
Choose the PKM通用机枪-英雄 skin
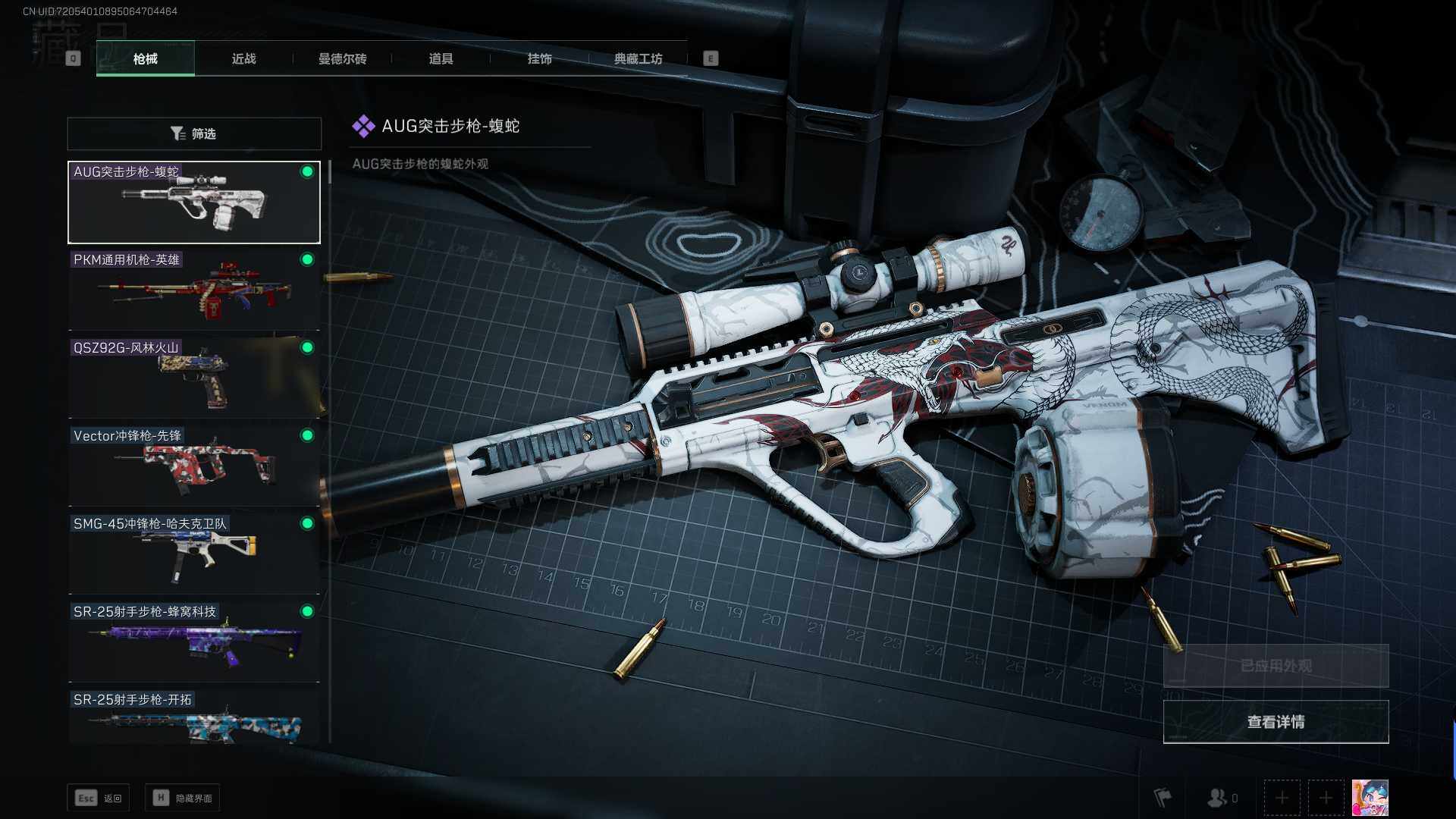(x=194, y=290)
